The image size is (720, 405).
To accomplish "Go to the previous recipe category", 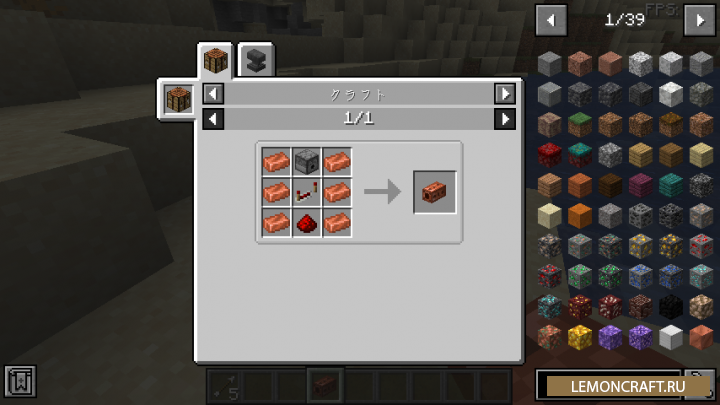I will tap(212, 94).
